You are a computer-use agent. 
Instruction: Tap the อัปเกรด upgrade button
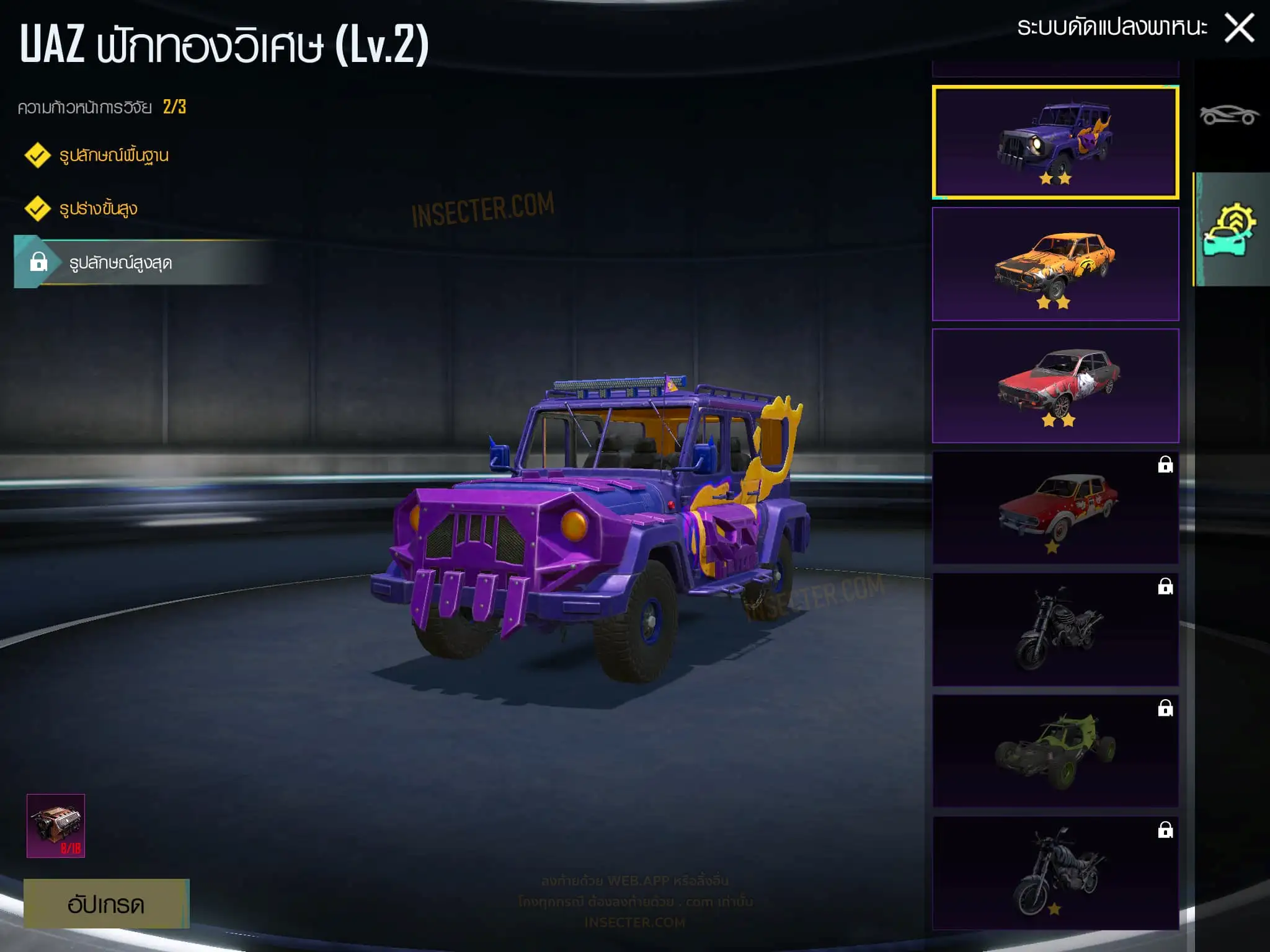click(106, 904)
